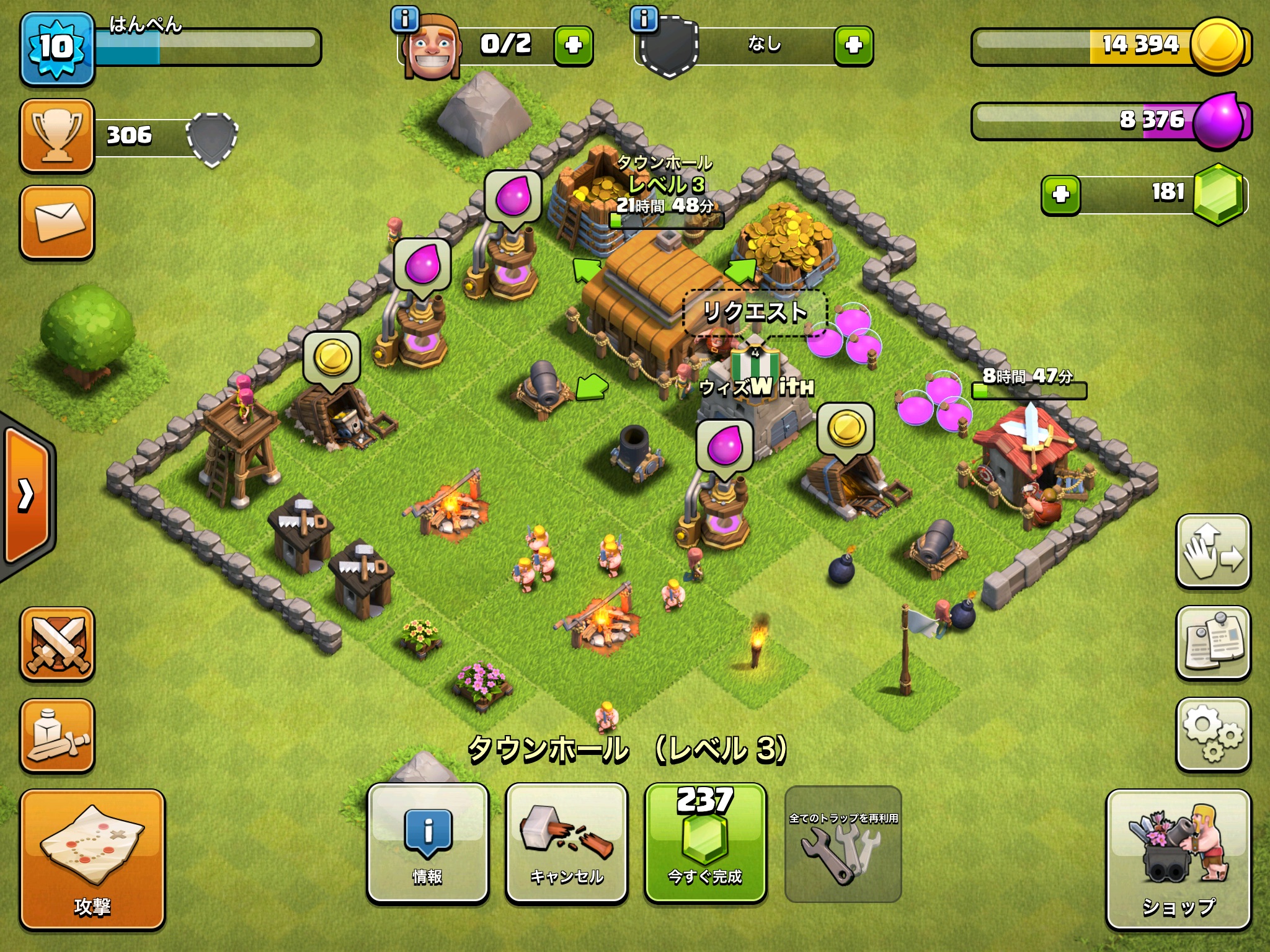Tap the 情報 info button
This screenshot has height=952, width=1270.
tap(428, 842)
